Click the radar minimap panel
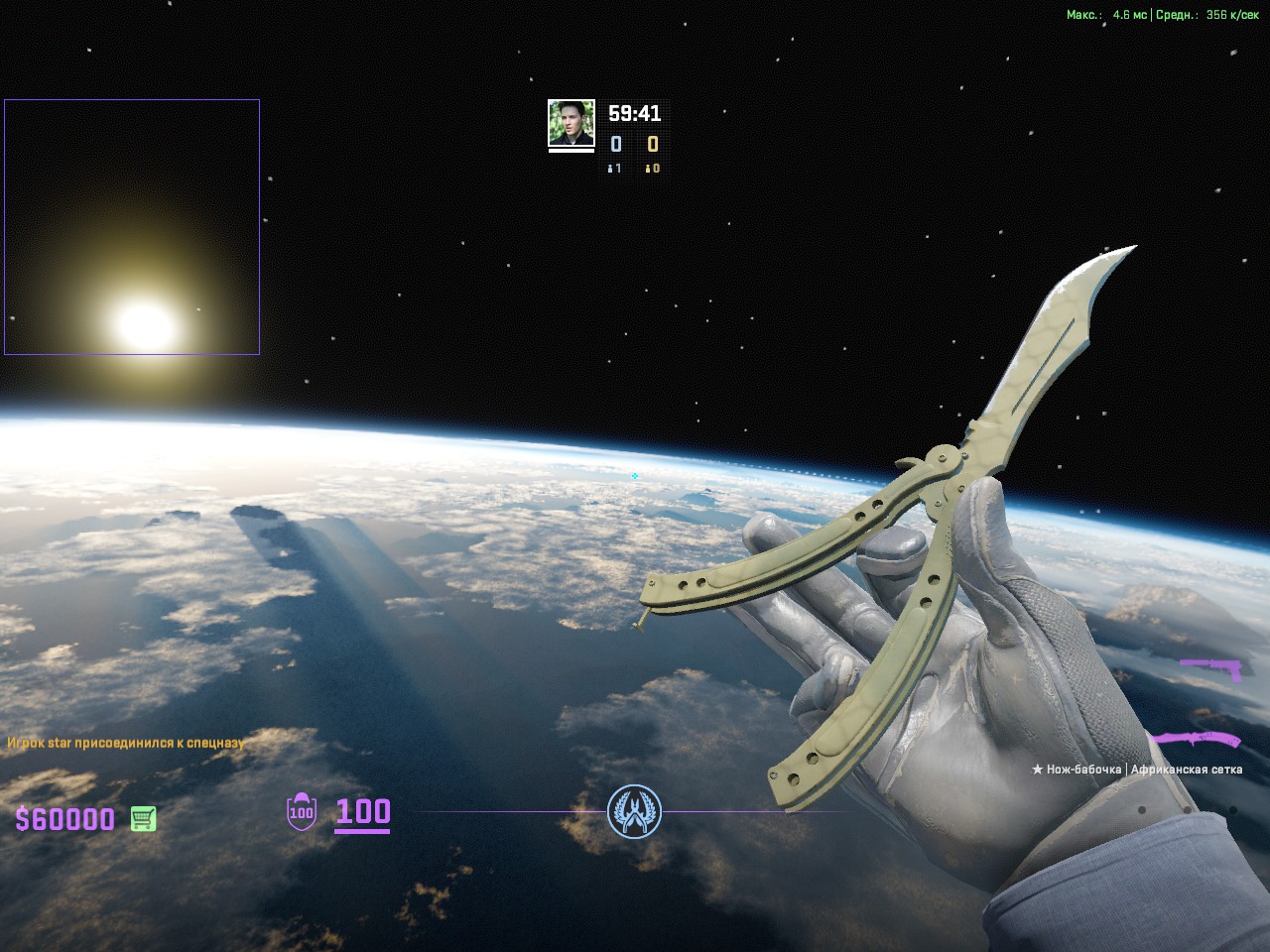The image size is (1270, 952). pyautogui.click(x=132, y=227)
